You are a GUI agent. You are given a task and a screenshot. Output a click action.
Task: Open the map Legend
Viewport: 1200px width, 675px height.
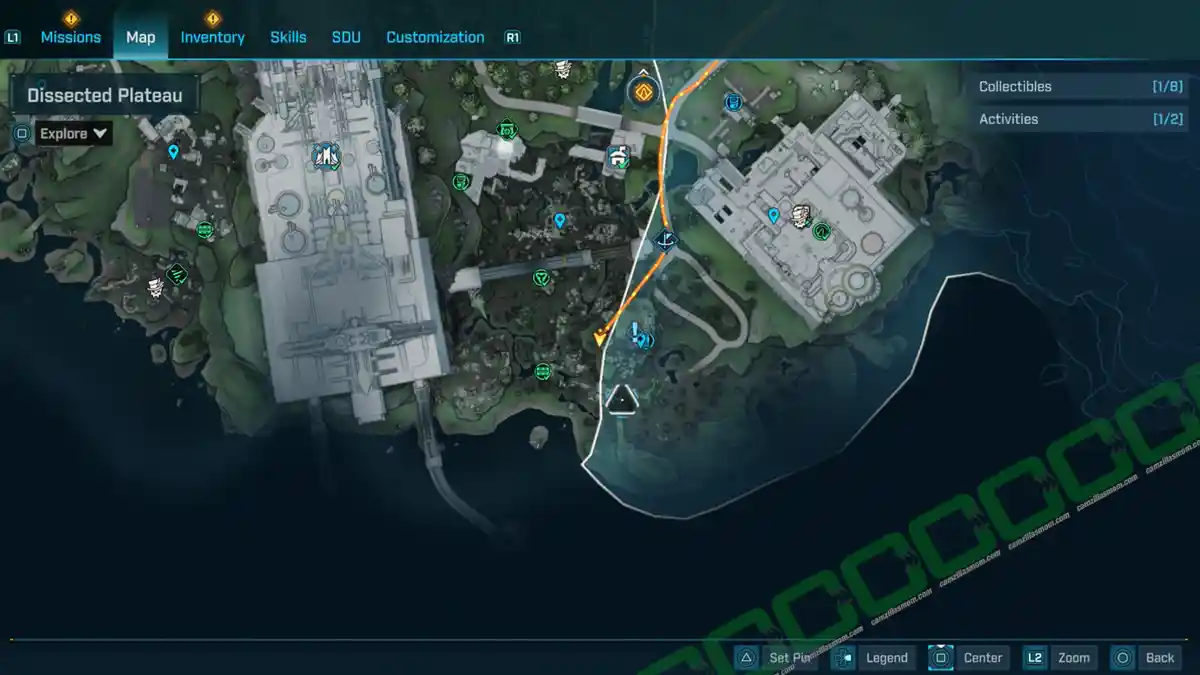point(874,657)
